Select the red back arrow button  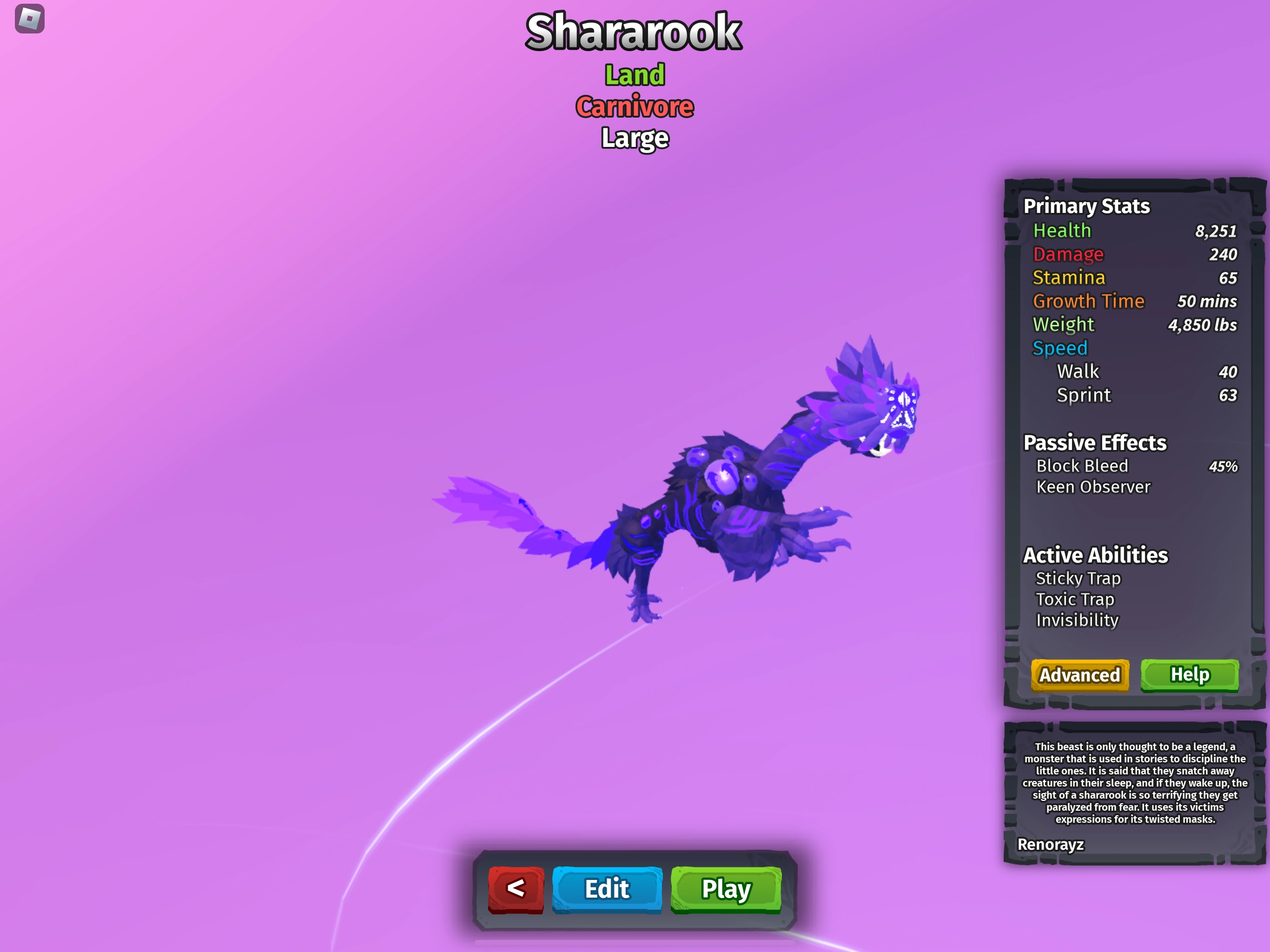(x=516, y=889)
